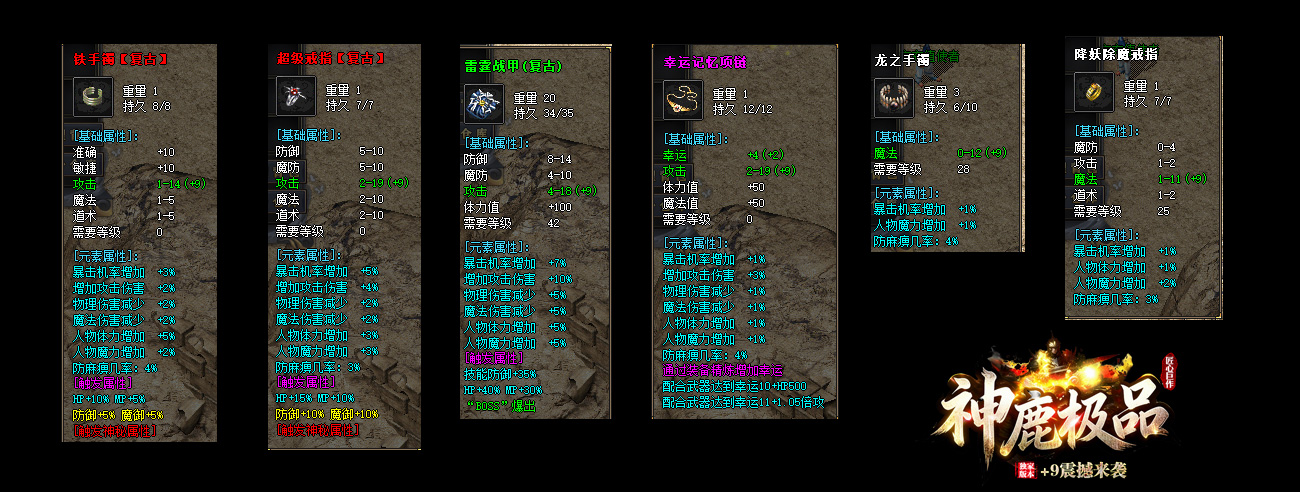Click the super ring item icon

click(295, 96)
